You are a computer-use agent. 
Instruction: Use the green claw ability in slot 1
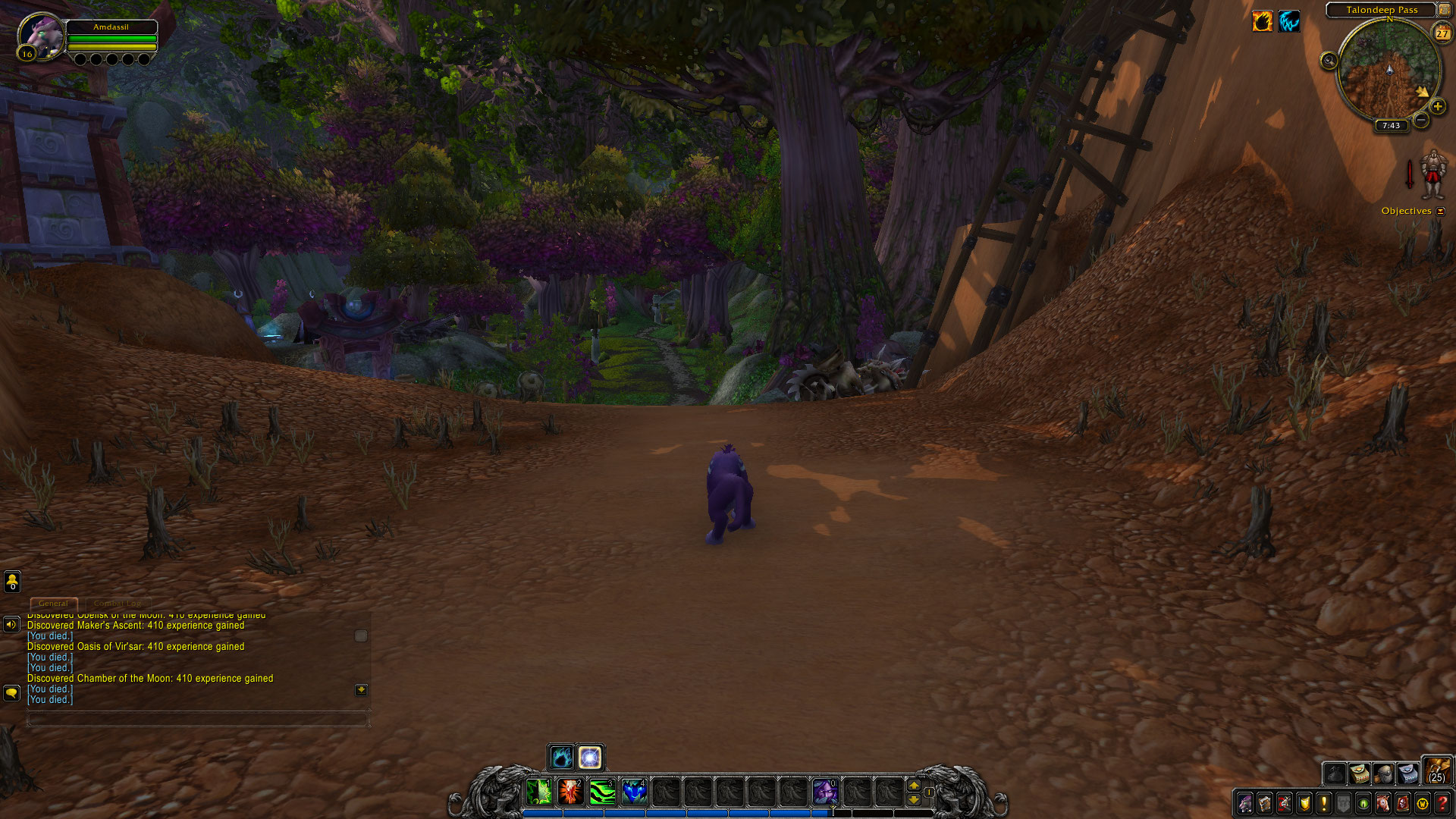coord(539,792)
